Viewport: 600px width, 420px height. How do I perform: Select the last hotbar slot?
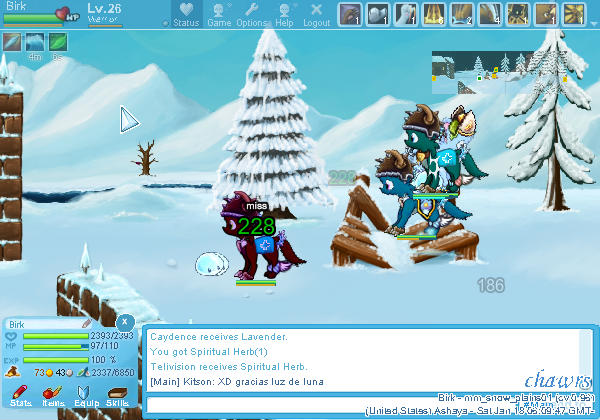(x=574, y=14)
